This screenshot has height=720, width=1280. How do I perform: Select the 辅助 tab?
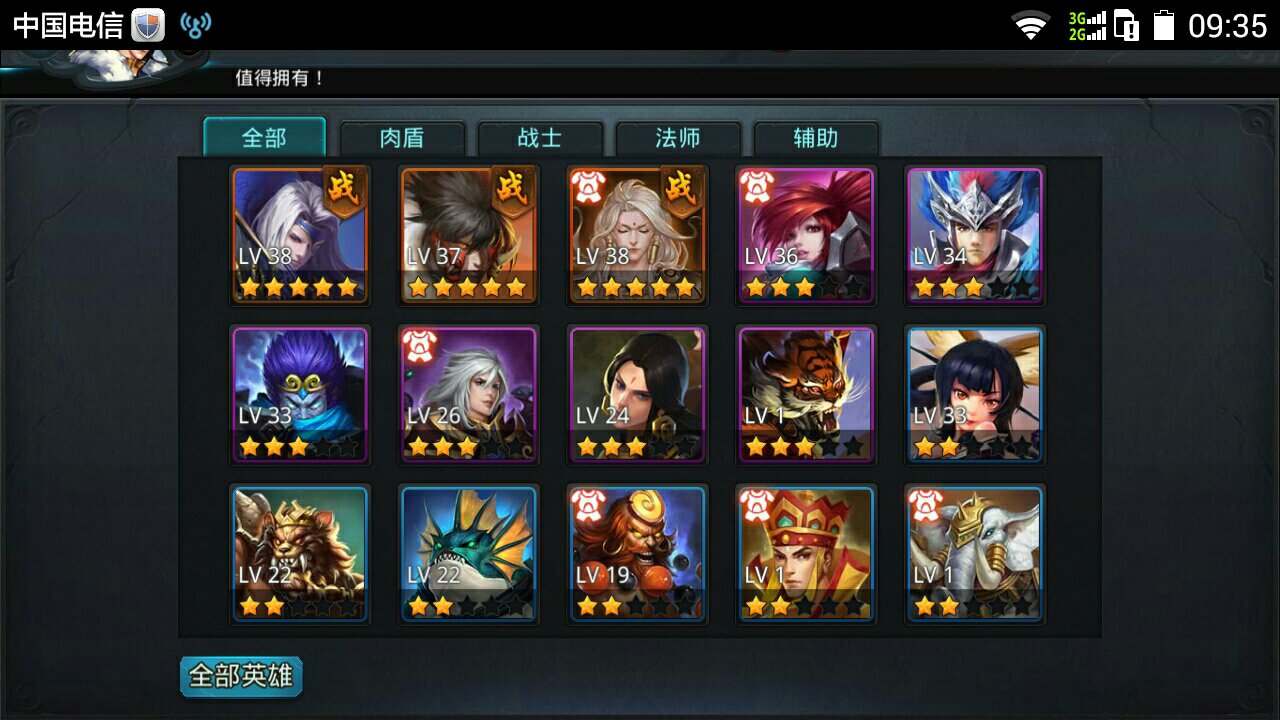pos(817,139)
